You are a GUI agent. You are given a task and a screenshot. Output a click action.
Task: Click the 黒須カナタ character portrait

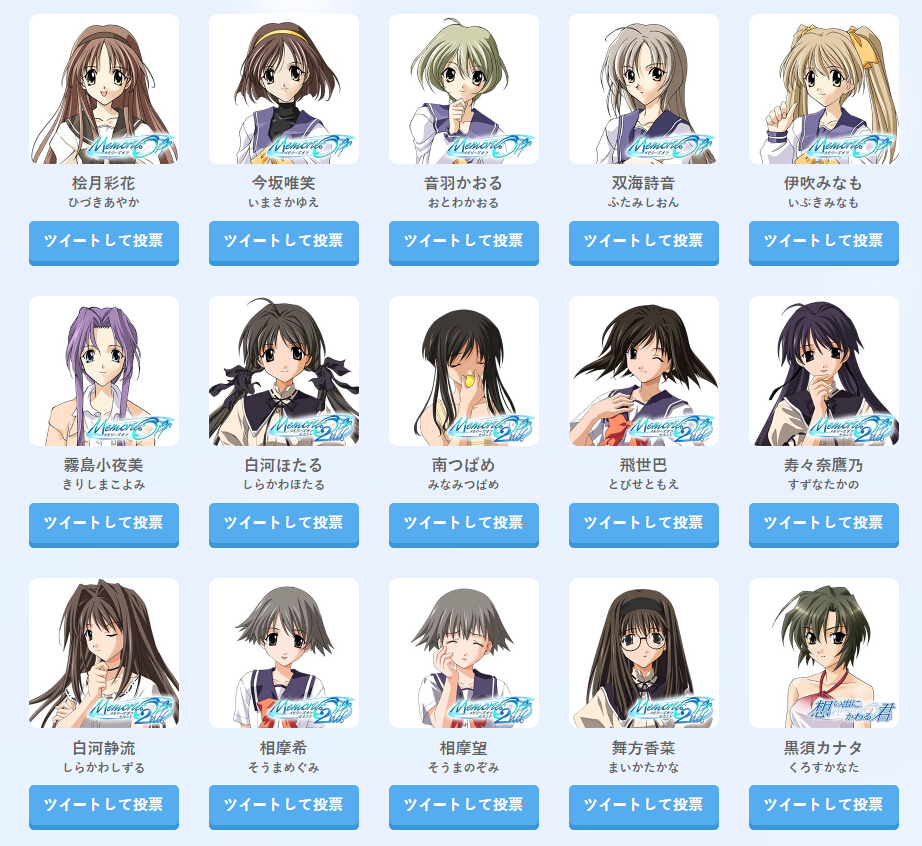click(x=824, y=653)
